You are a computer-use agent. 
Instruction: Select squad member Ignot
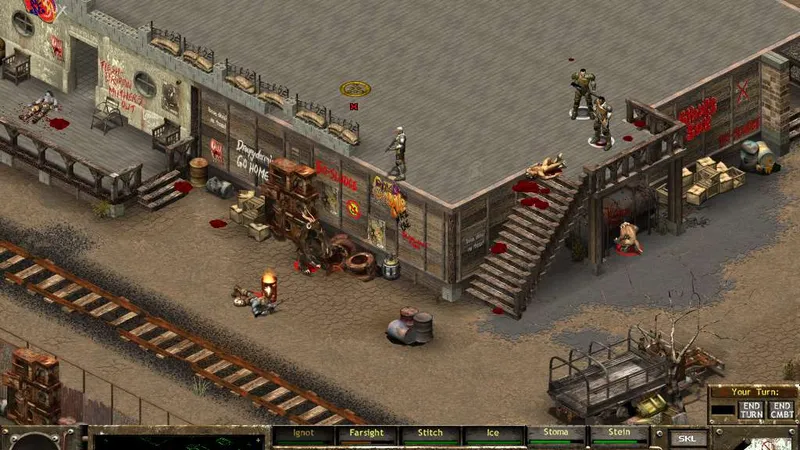(303, 435)
